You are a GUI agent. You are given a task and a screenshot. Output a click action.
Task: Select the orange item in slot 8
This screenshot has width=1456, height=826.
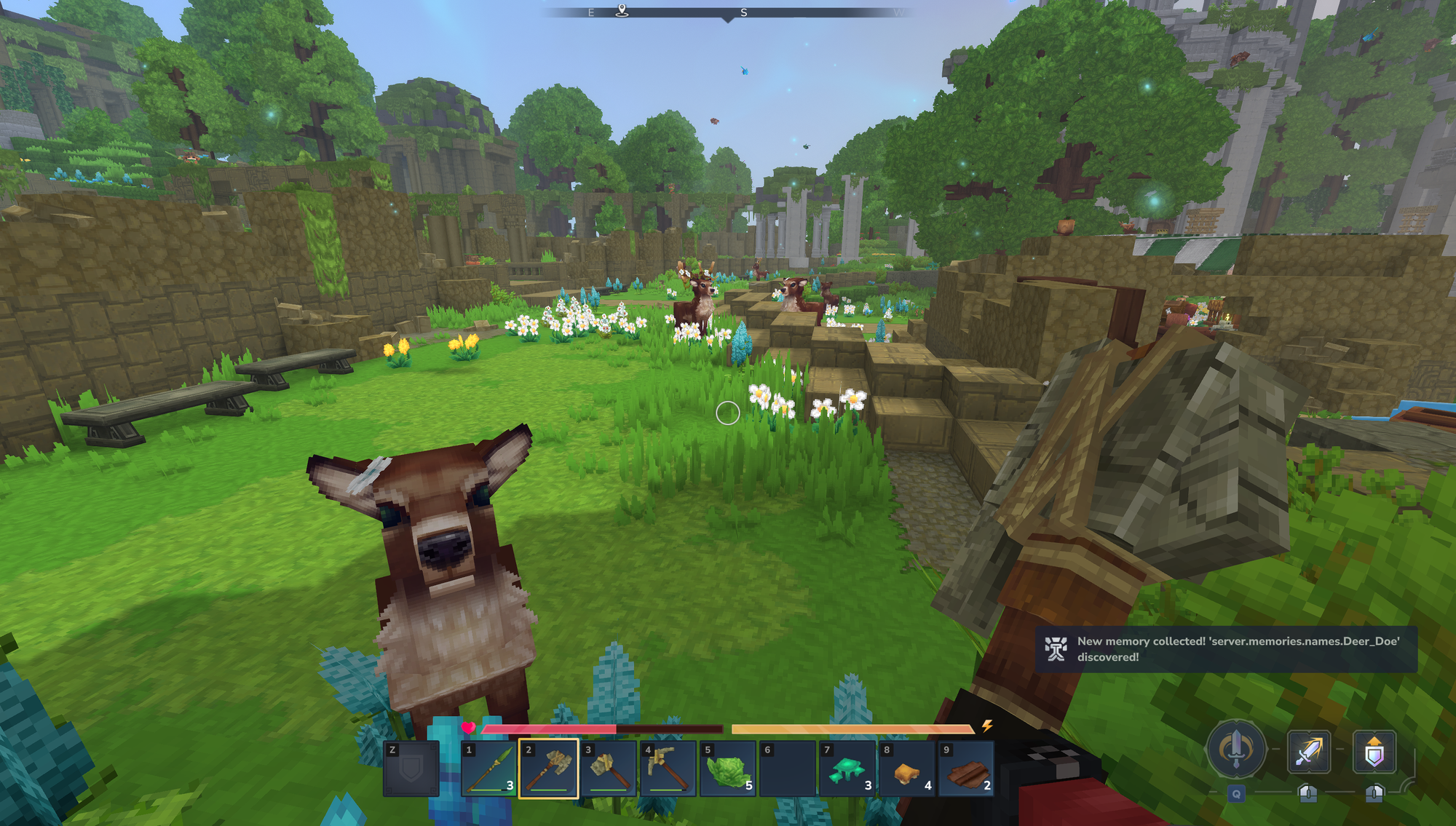[x=907, y=769]
